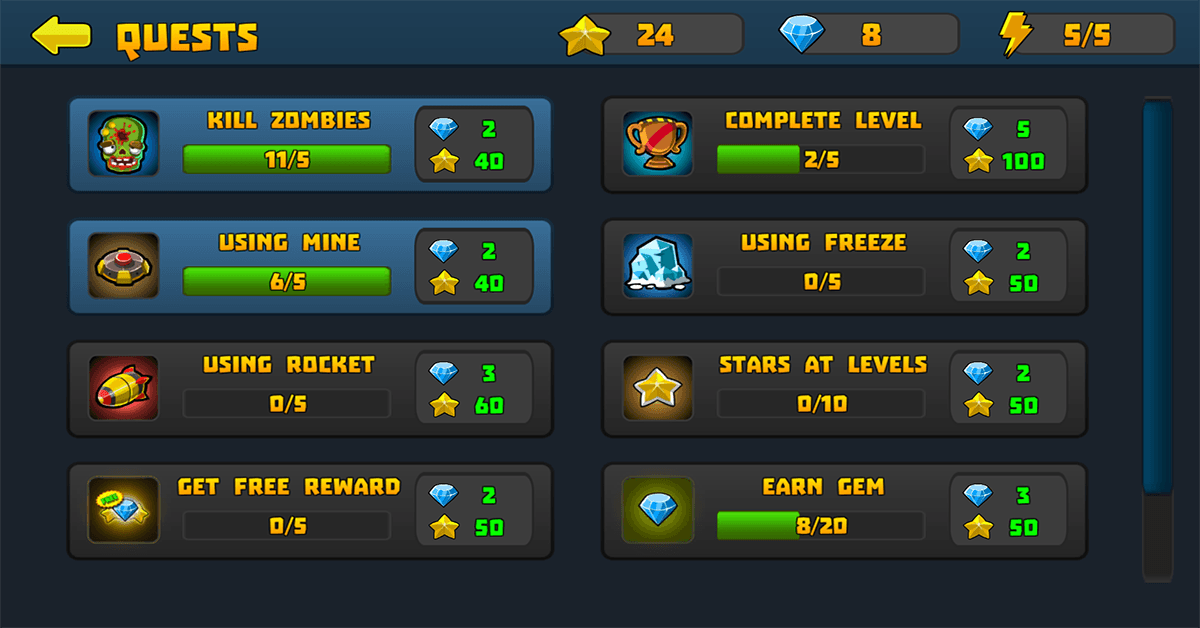The width and height of the screenshot is (1200, 628).
Task: Select the Using Rocket quest row
Action: point(310,389)
